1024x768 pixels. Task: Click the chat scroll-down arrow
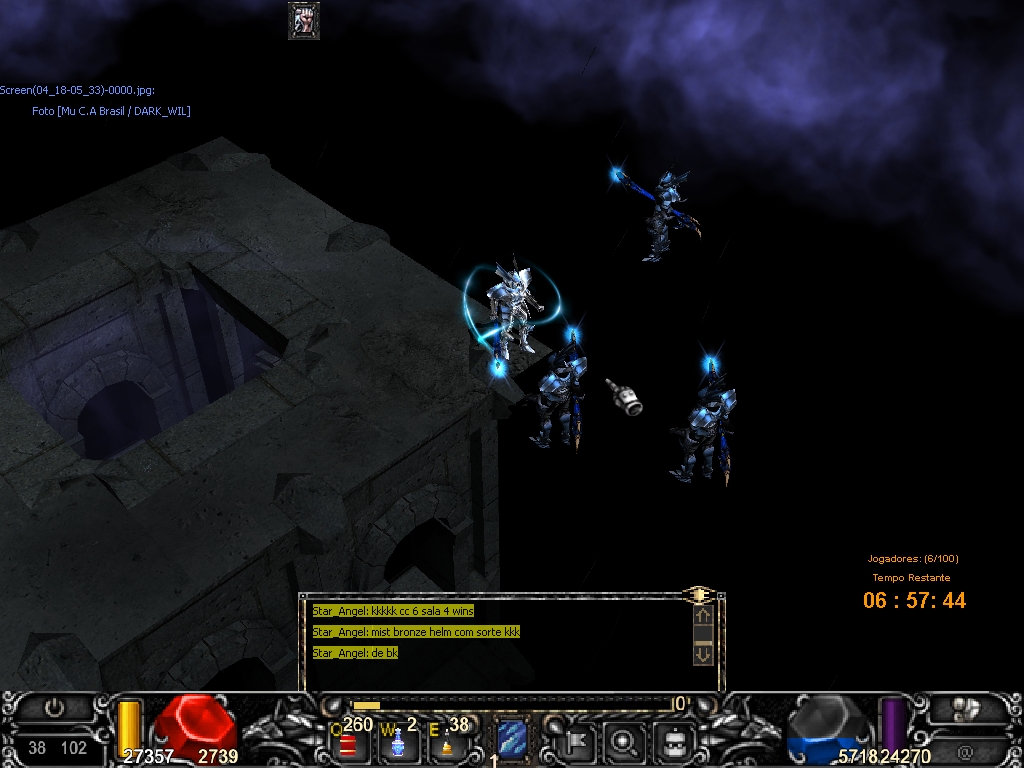point(702,654)
